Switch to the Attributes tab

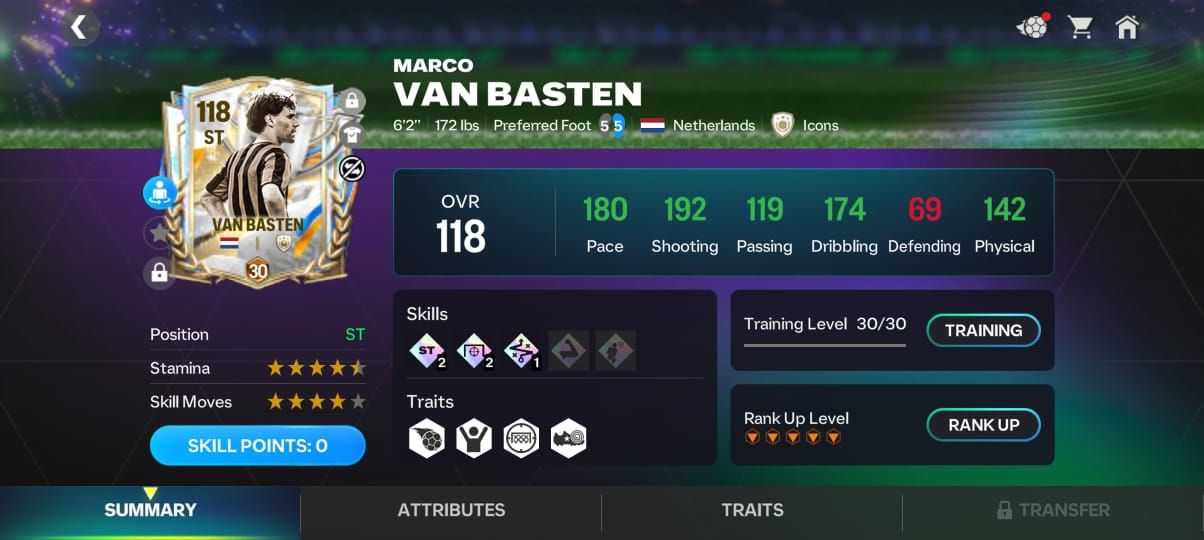click(x=451, y=510)
